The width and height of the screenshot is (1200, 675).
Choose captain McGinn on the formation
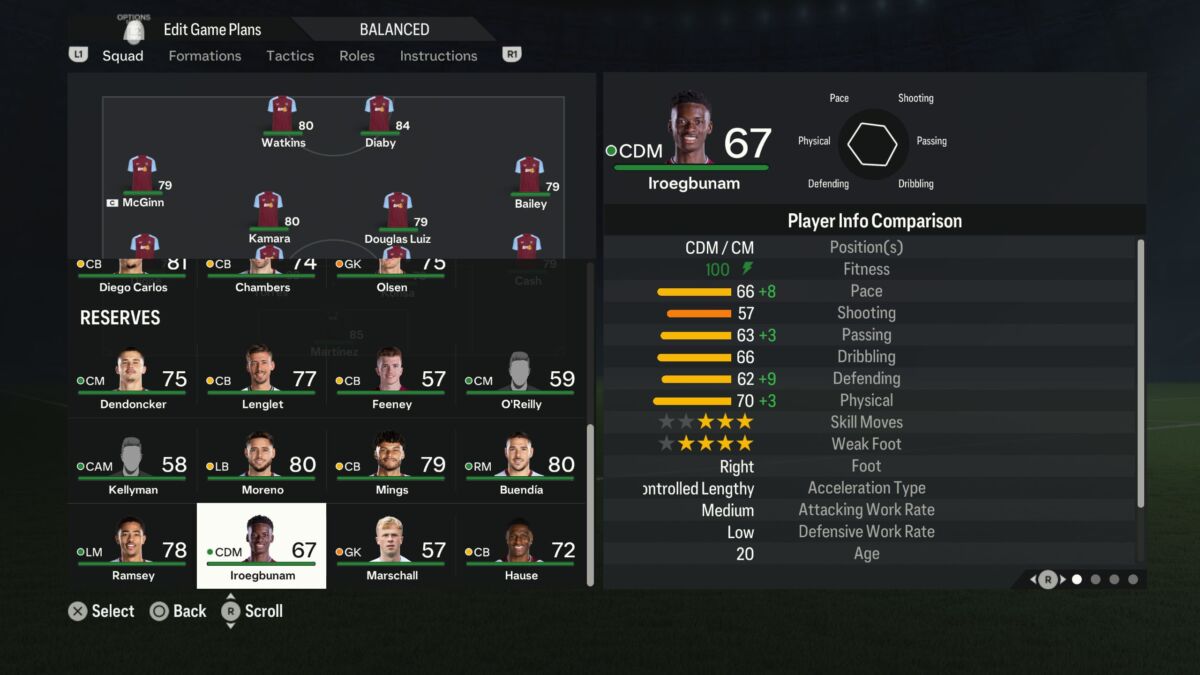coord(142,180)
